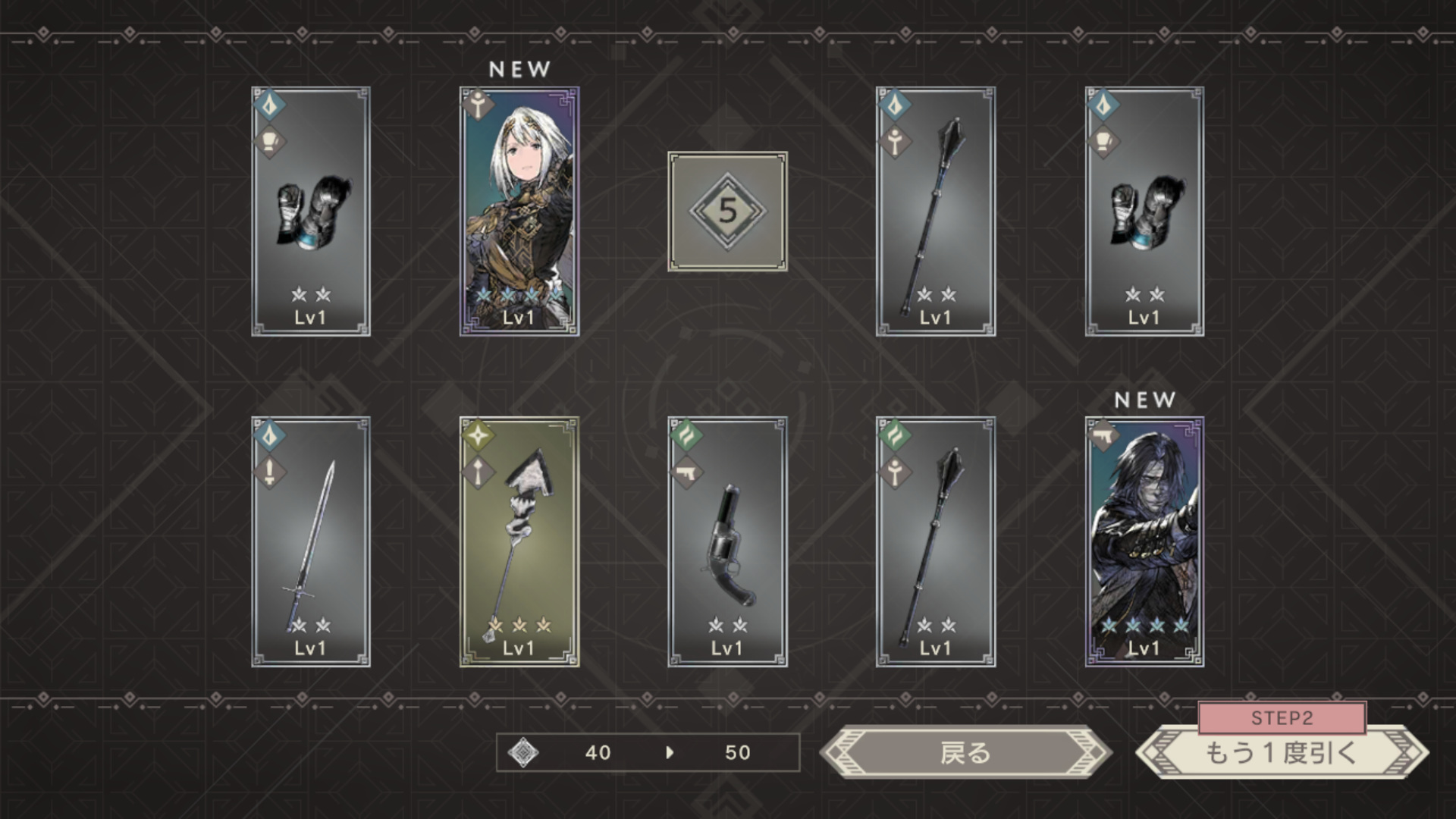Inspect the staff card with blue element icon
This screenshot has width=1456, height=819.
(x=936, y=212)
